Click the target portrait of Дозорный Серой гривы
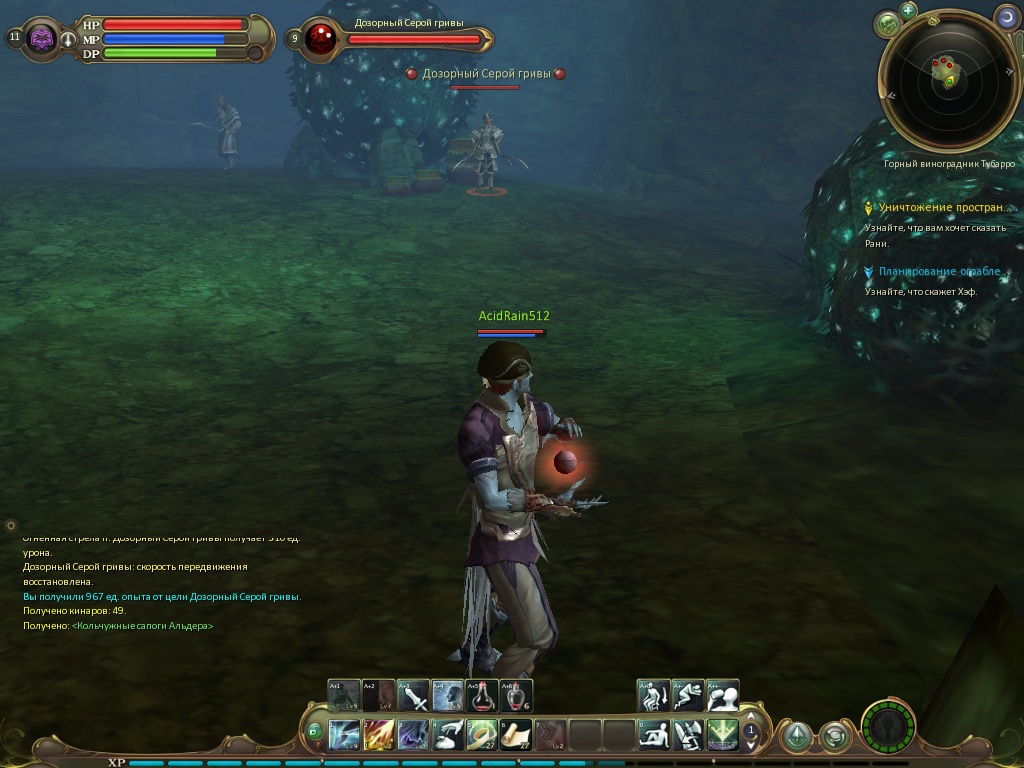 click(x=322, y=39)
